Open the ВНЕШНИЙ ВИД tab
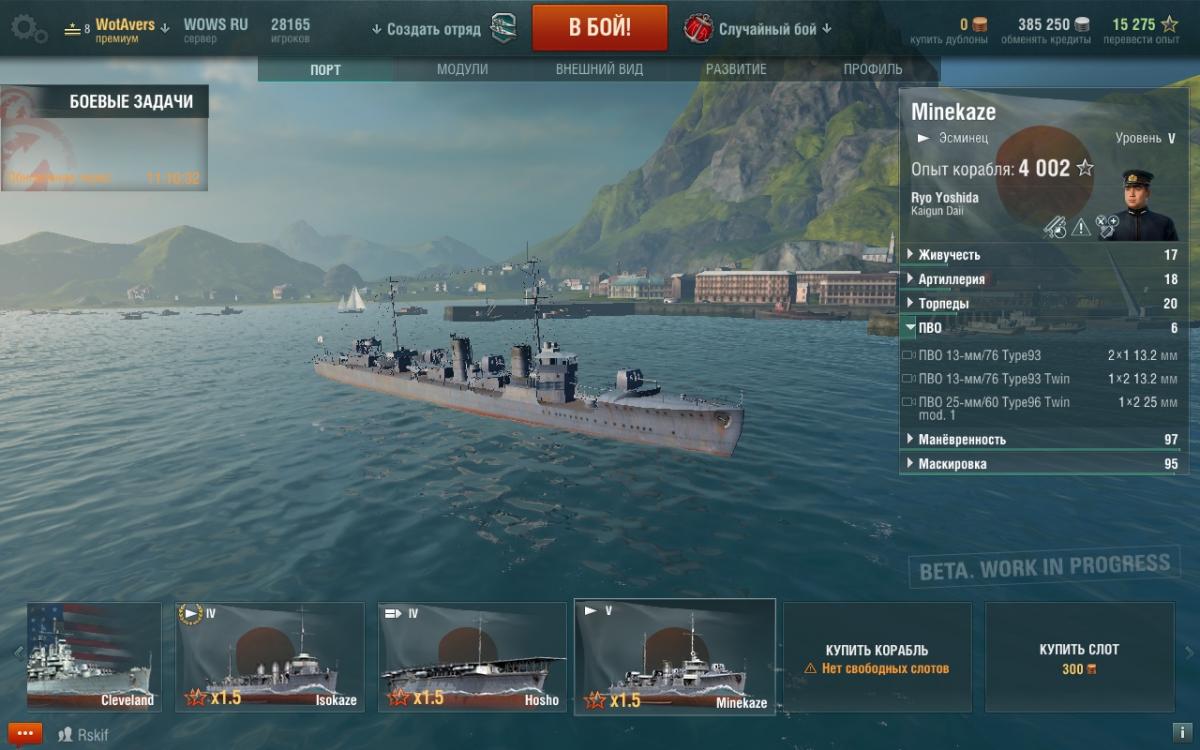 (x=599, y=70)
